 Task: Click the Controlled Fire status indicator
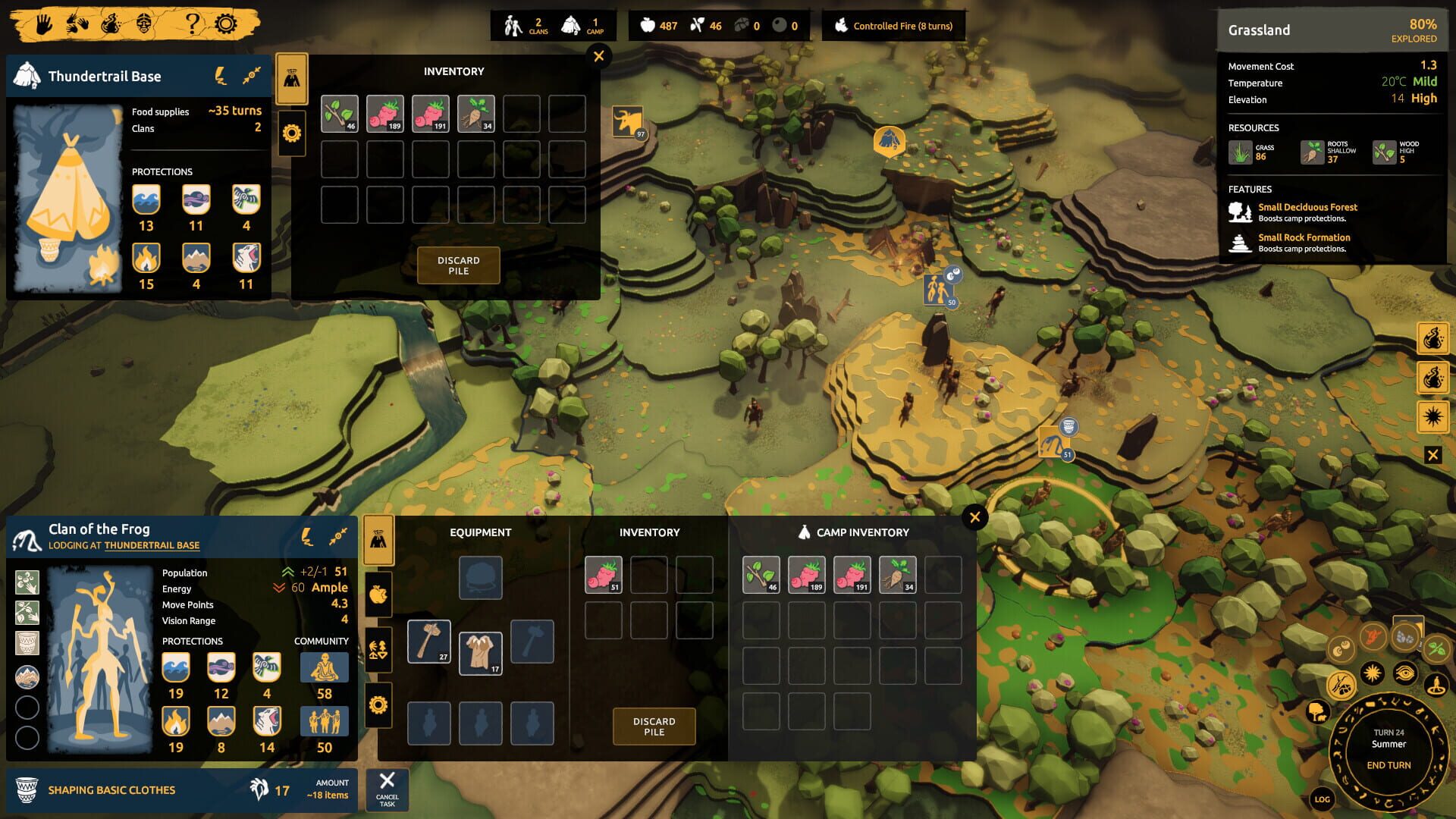click(893, 26)
